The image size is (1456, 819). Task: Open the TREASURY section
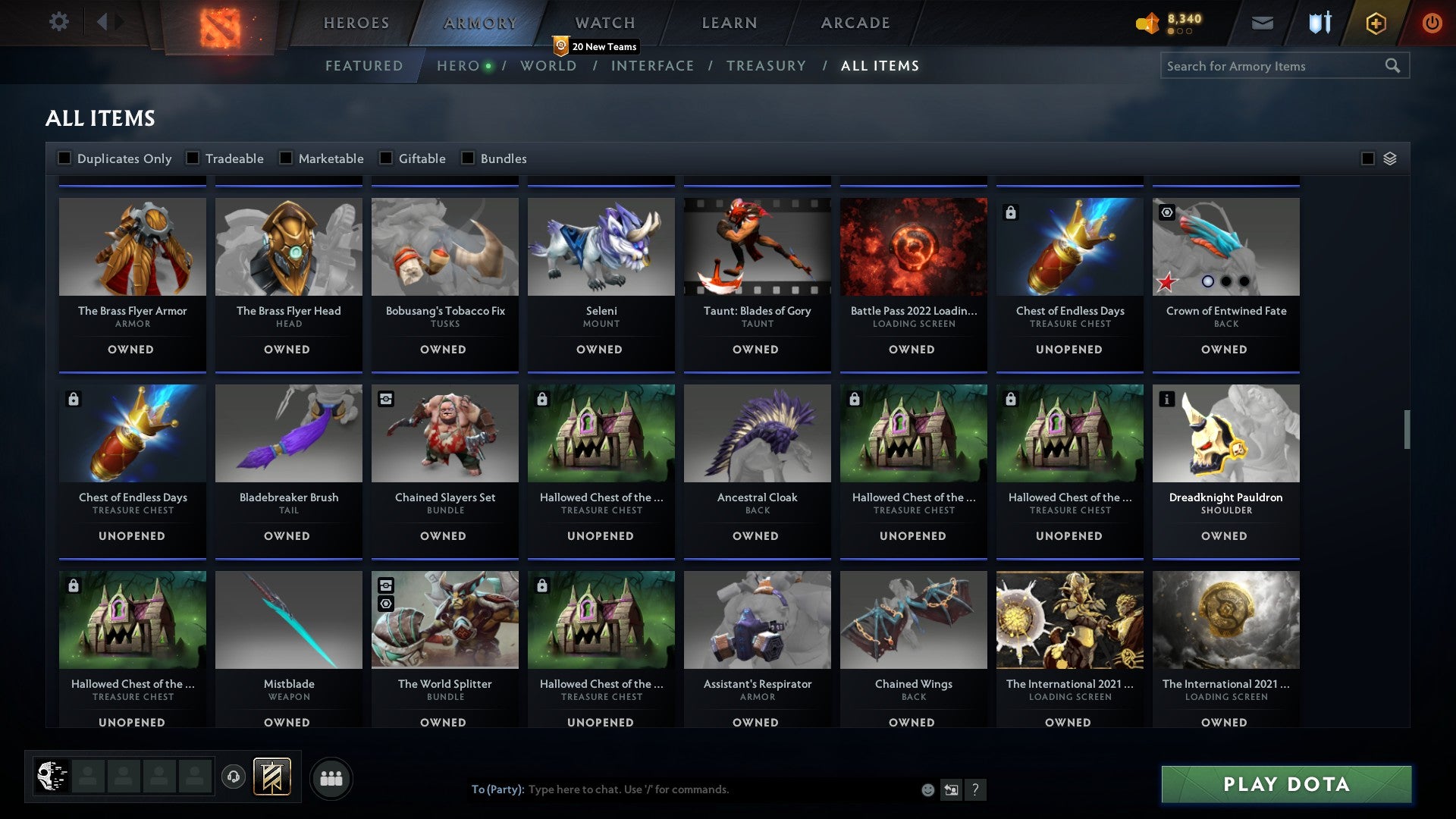tap(767, 66)
